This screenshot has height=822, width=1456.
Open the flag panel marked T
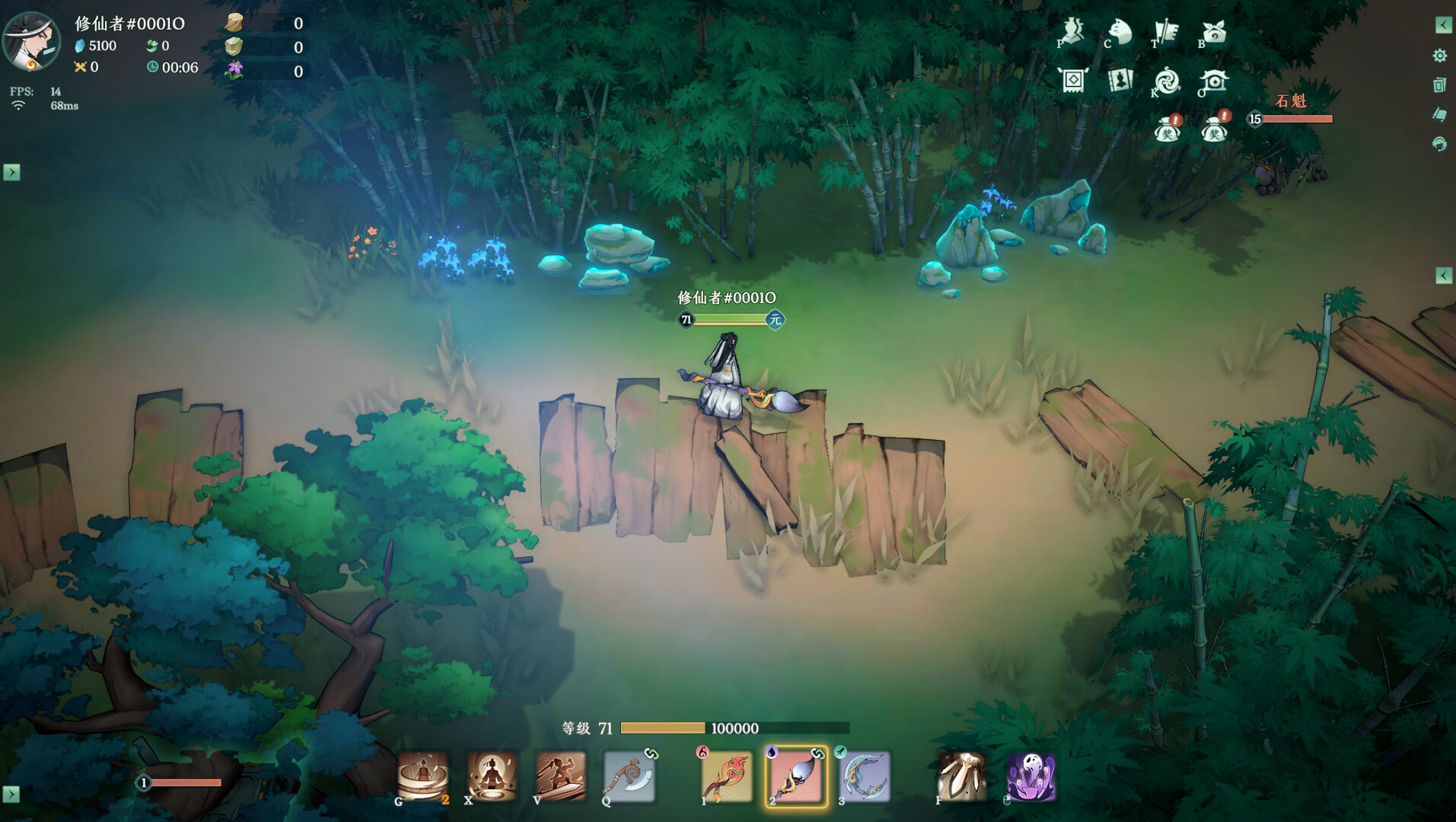pos(1166,29)
